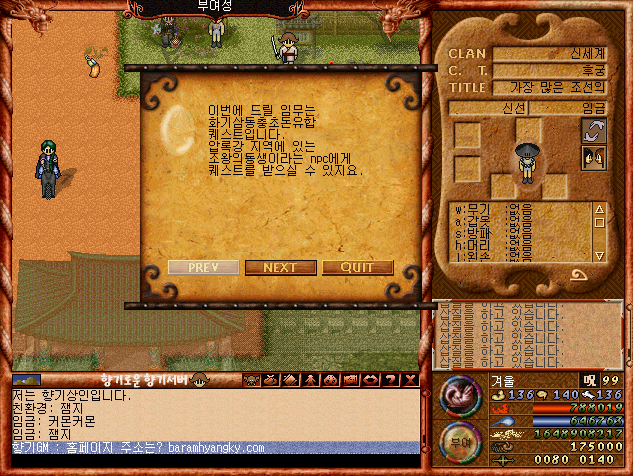Click the chat line with homepage address
Viewport: 633px width, 476px height.
coord(215,448)
